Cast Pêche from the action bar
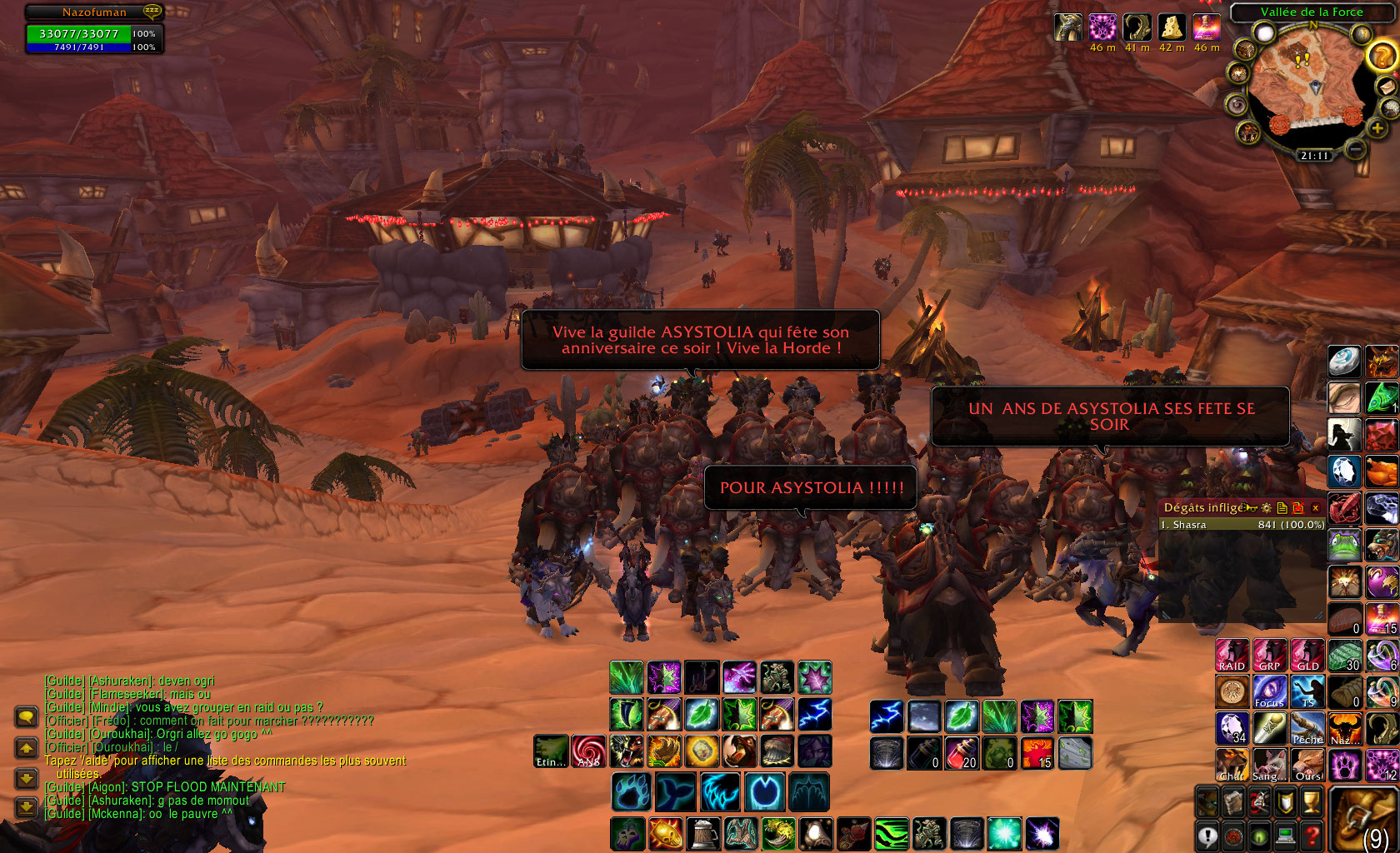The height and width of the screenshot is (853, 1400). pos(1307,727)
